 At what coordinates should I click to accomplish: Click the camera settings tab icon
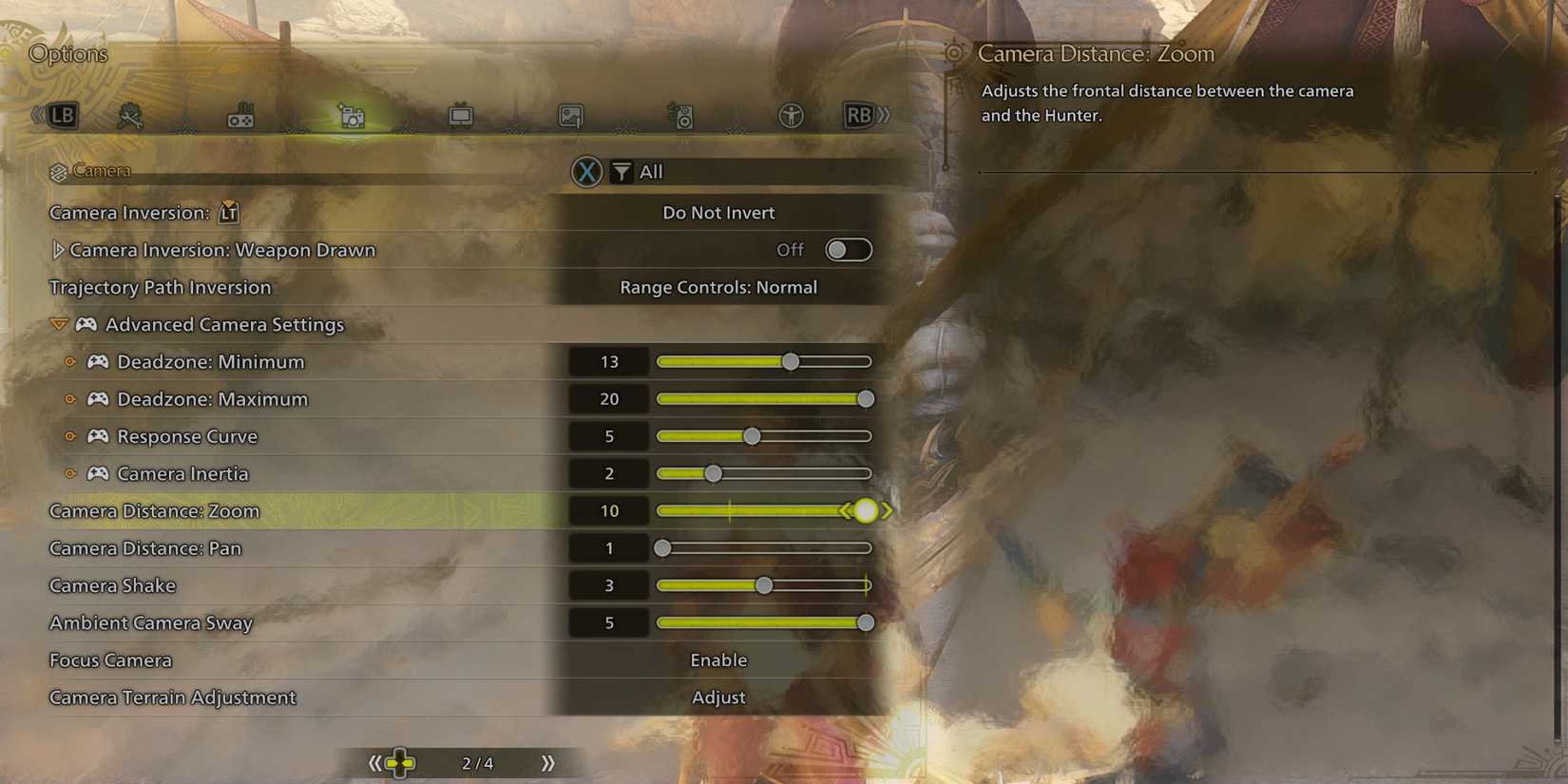pyautogui.click(x=352, y=116)
